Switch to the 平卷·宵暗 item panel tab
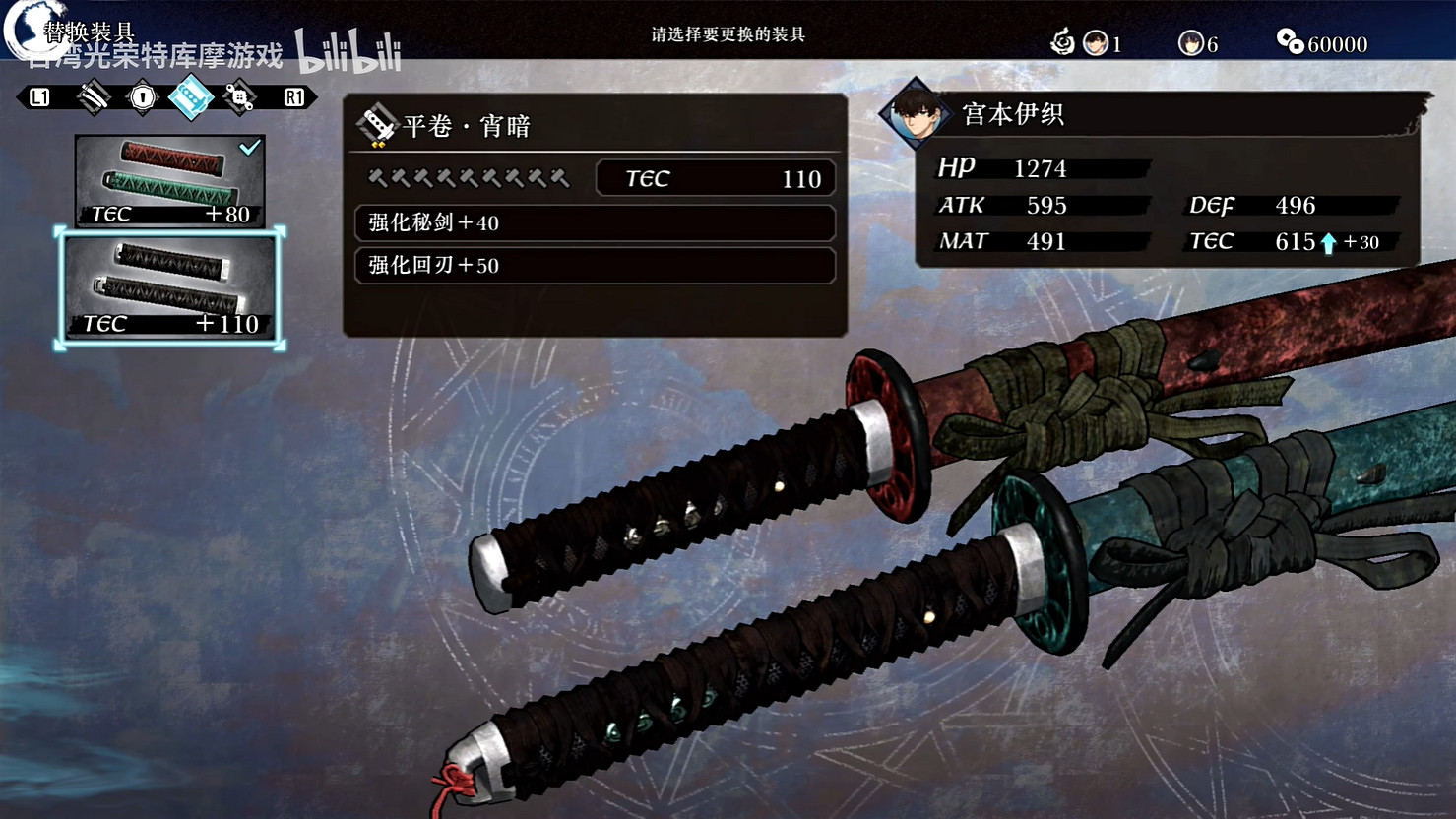1456x819 pixels. (x=463, y=127)
